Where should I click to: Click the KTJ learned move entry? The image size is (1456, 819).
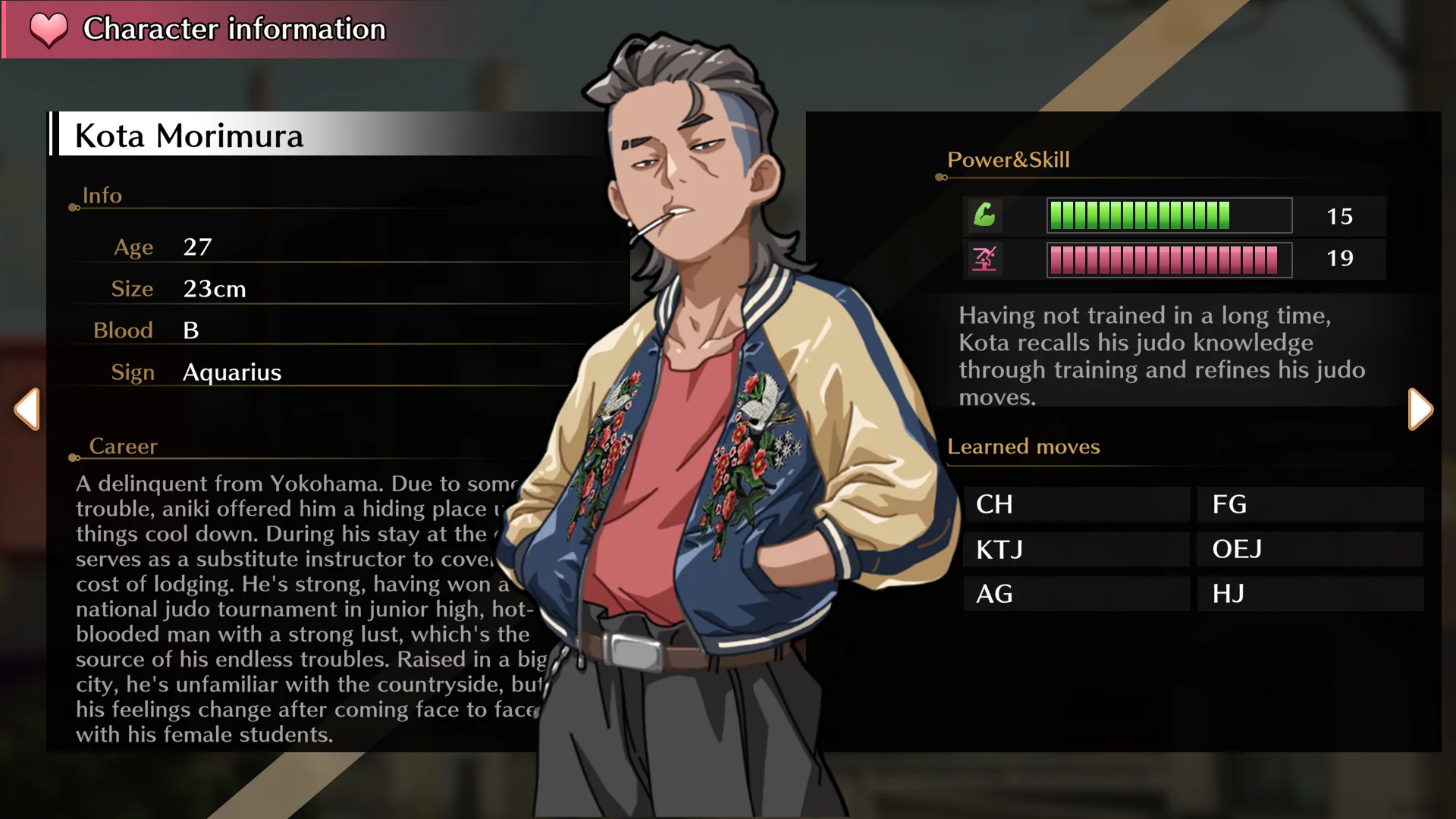coord(1075,549)
